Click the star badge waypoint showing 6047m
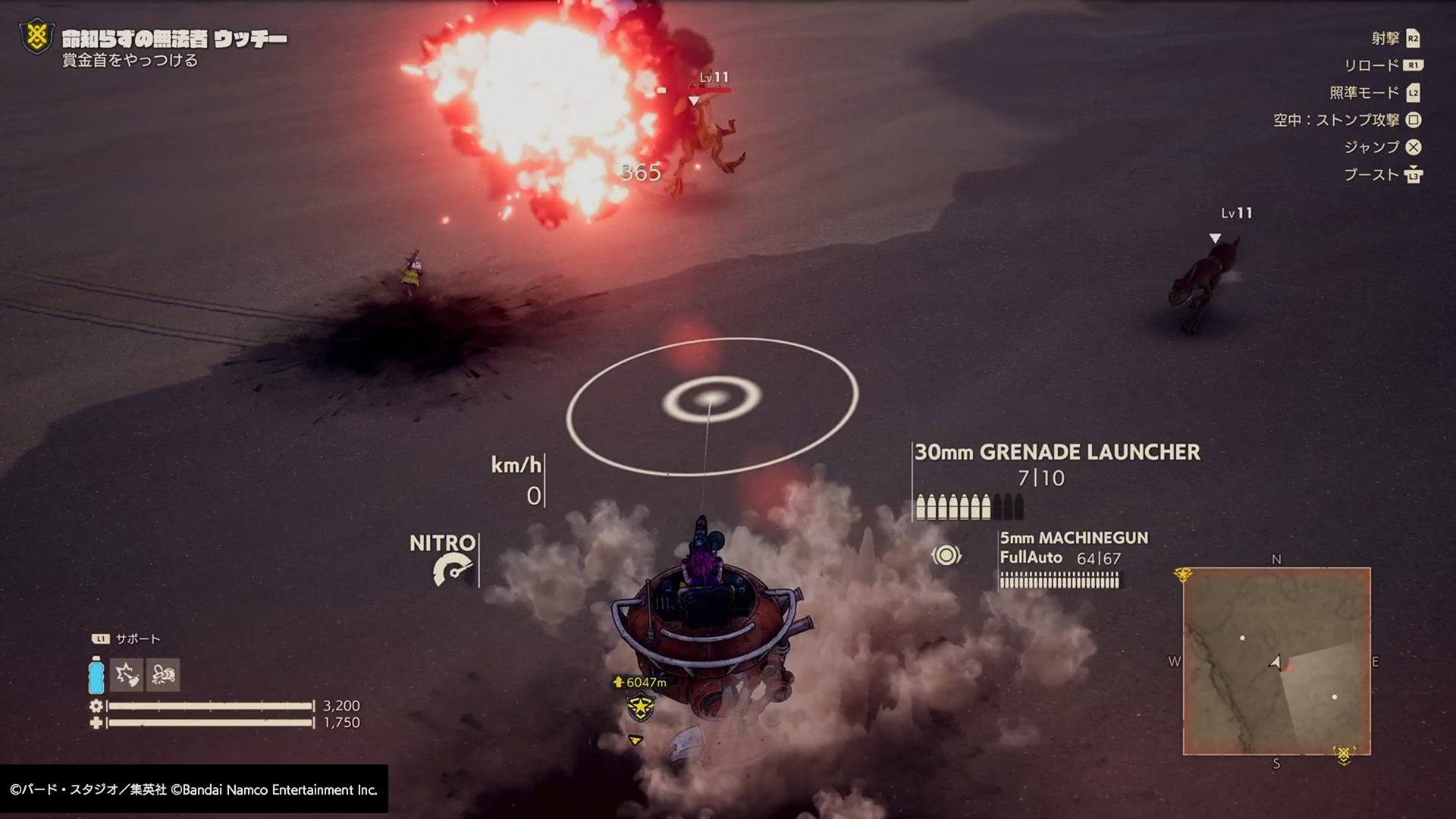This screenshot has height=819, width=1456. pyautogui.click(x=641, y=708)
